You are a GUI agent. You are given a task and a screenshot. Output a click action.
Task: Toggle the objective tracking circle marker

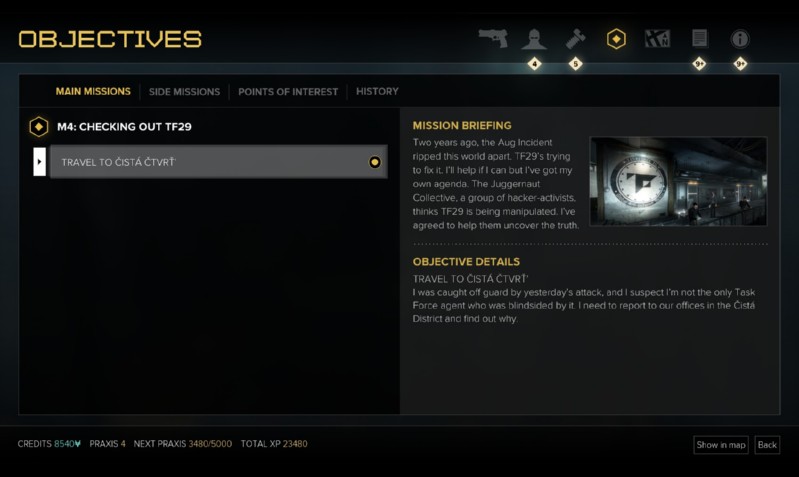click(375, 162)
